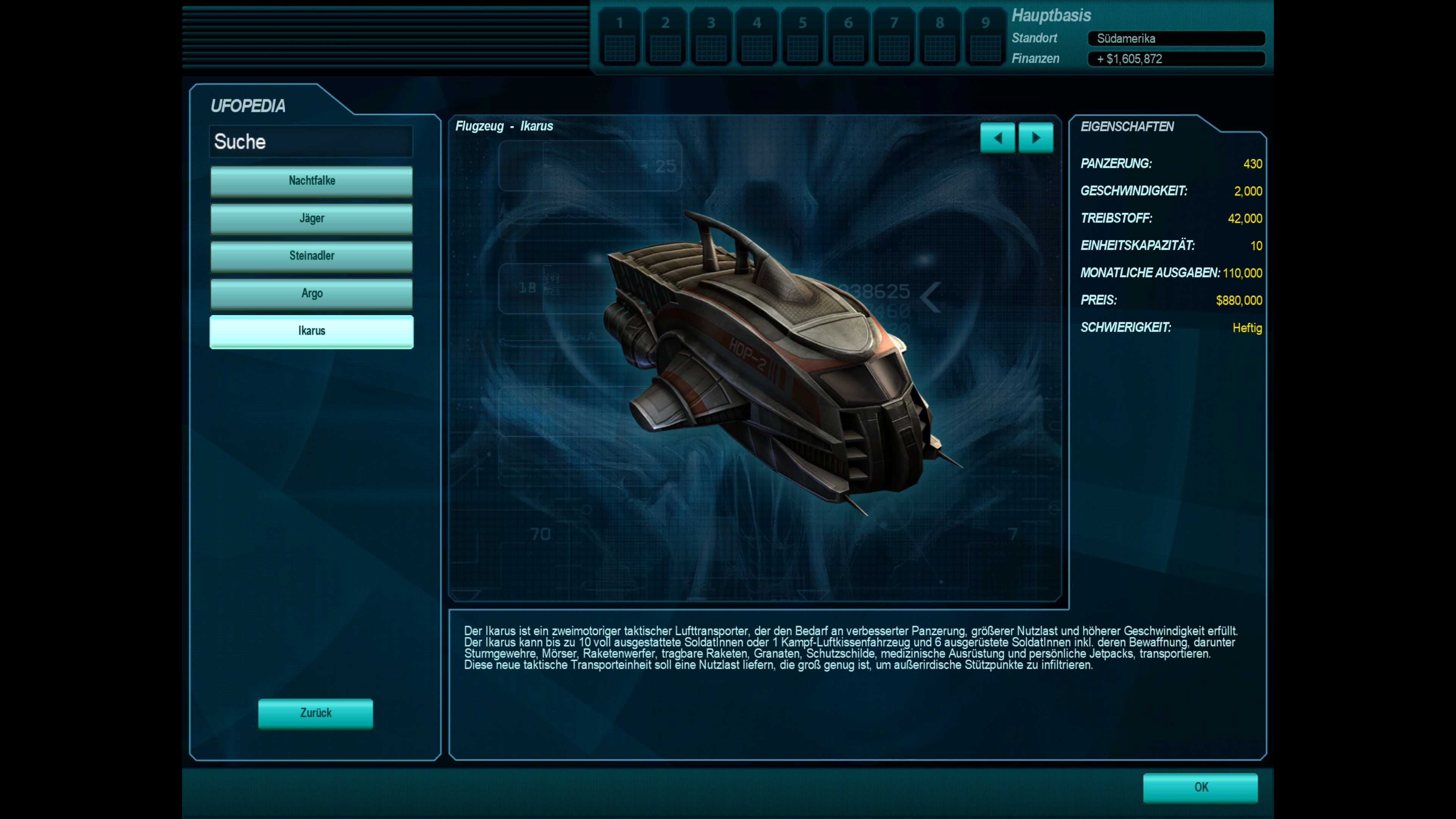Open the Jäger aircraft entry

pos(311,219)
